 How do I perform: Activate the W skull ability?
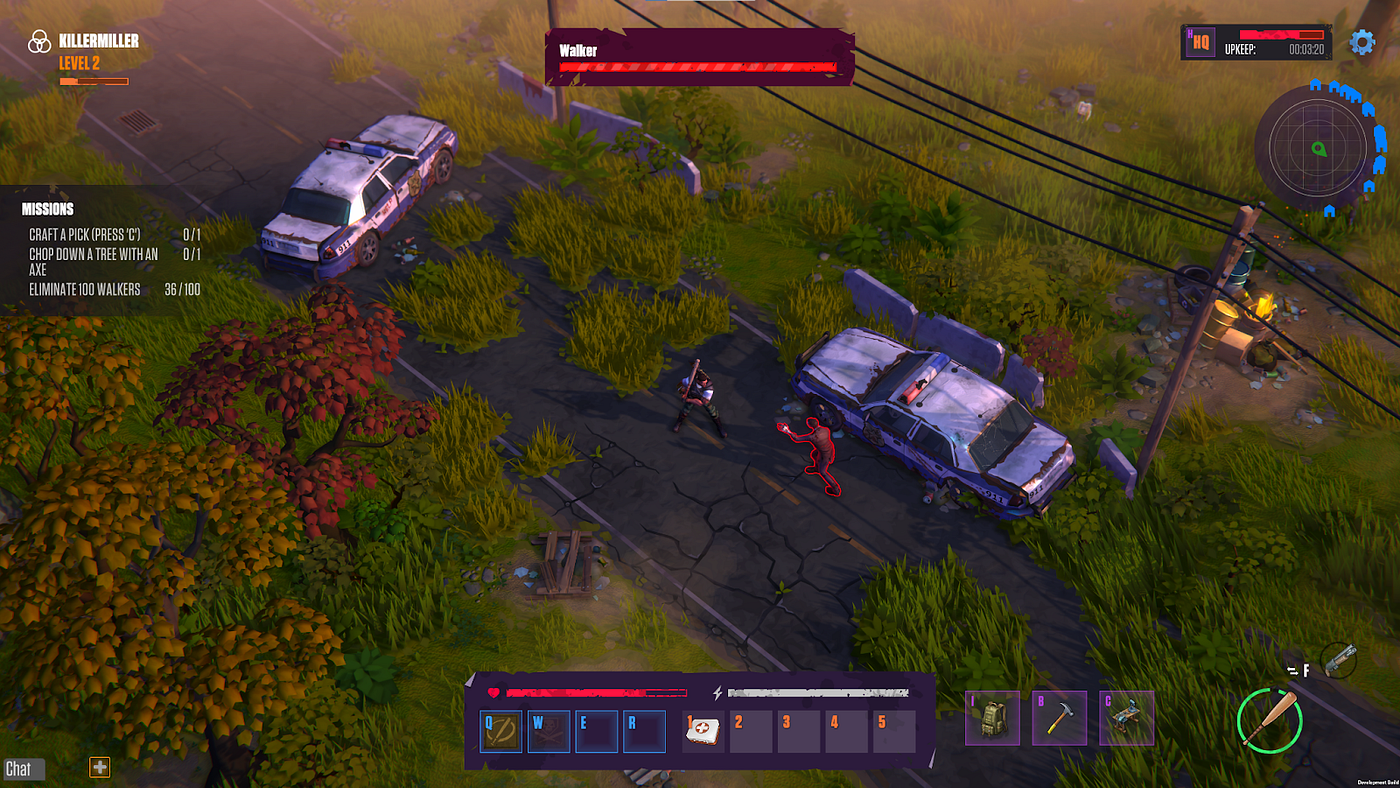tap(549, 732)
